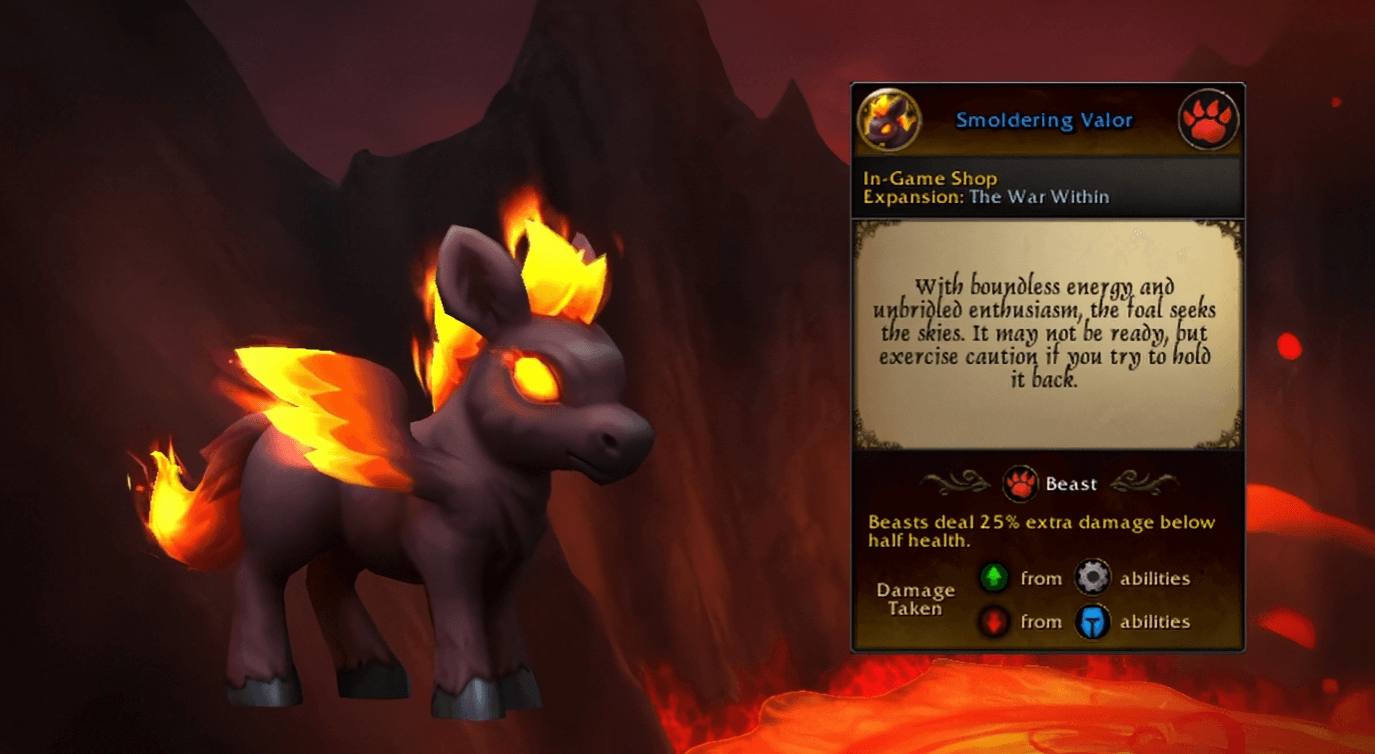Open the In-Game Shop source link
Viewport: 1375px width, 754px height.
point(930,178)
